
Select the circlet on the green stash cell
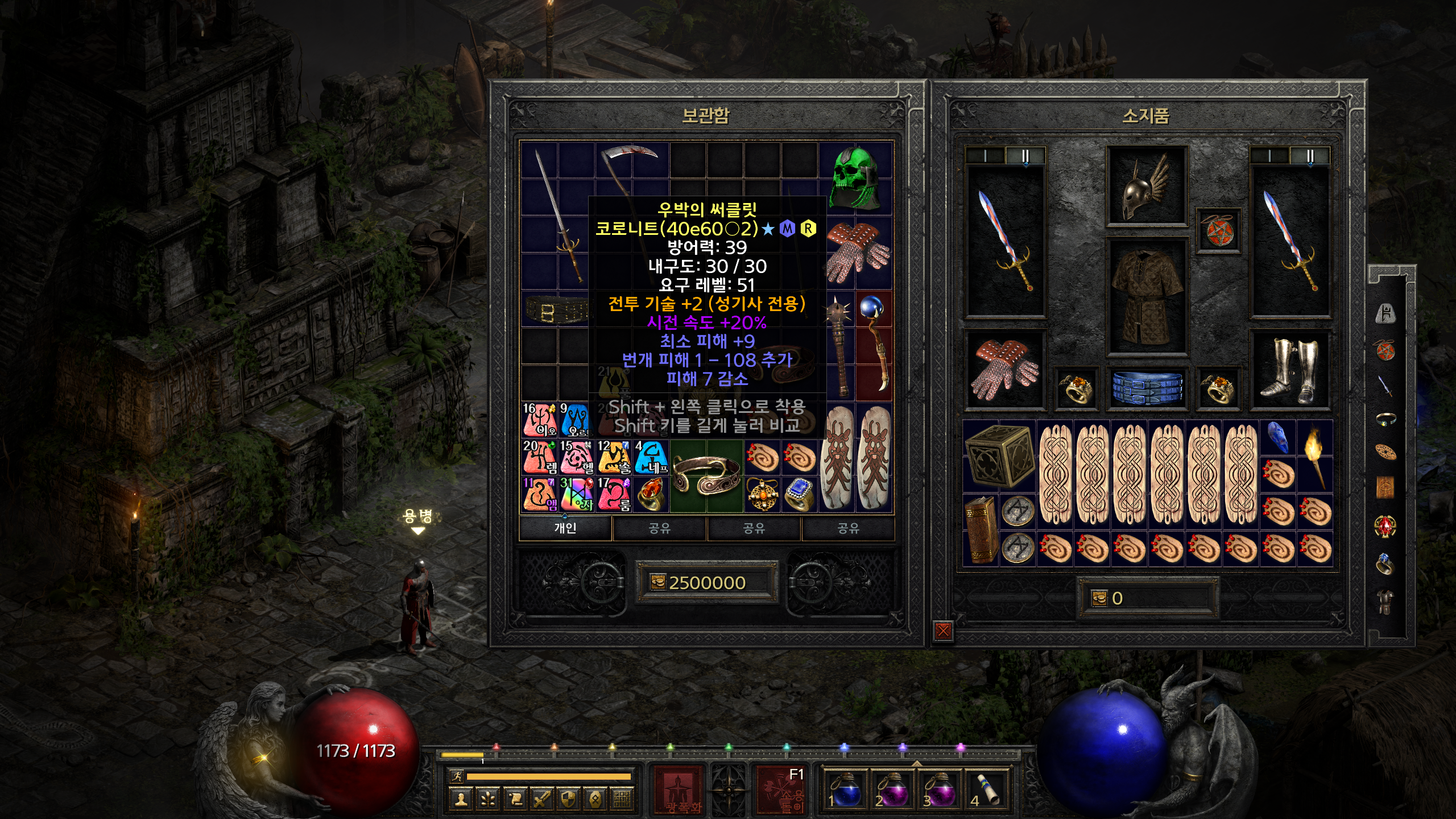[706, 475]
